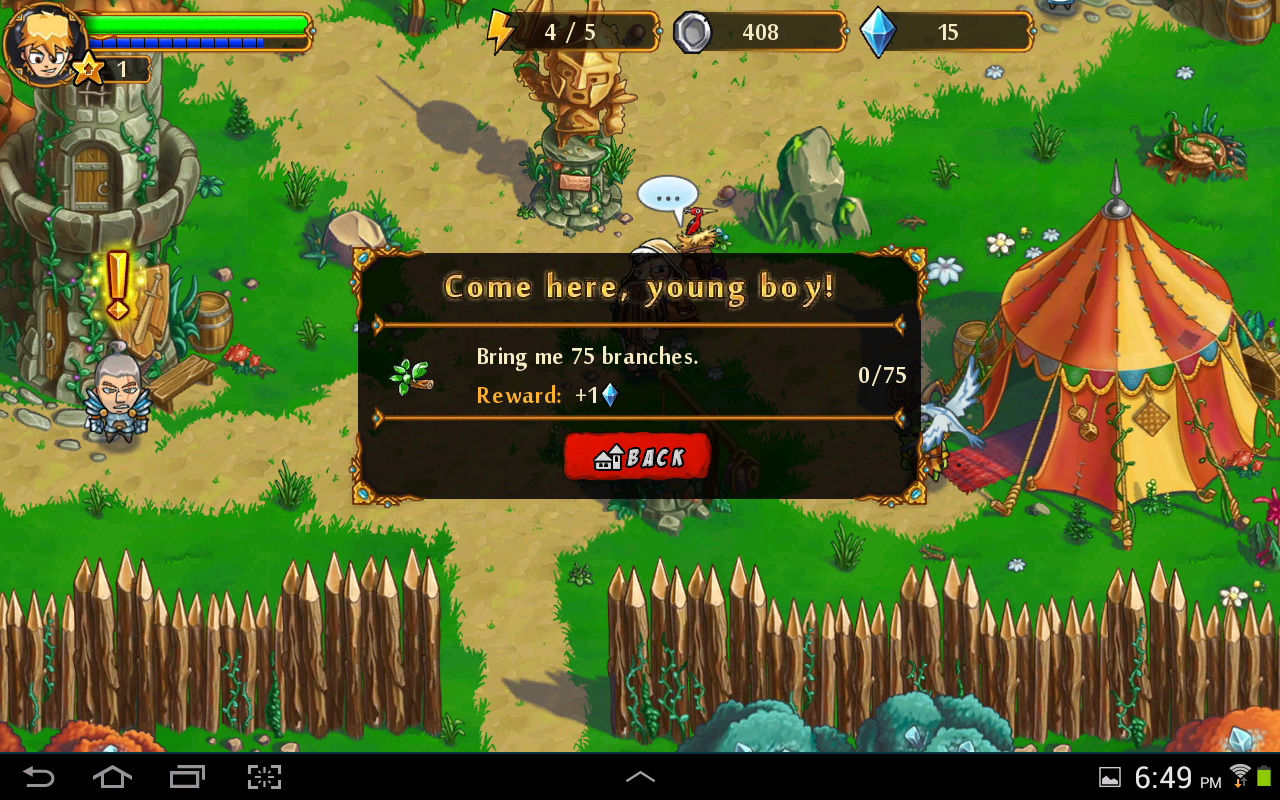Select the yellow exclamation quest marker
Viewport: 1280px width, 800px height.
[x=118, y=285]
